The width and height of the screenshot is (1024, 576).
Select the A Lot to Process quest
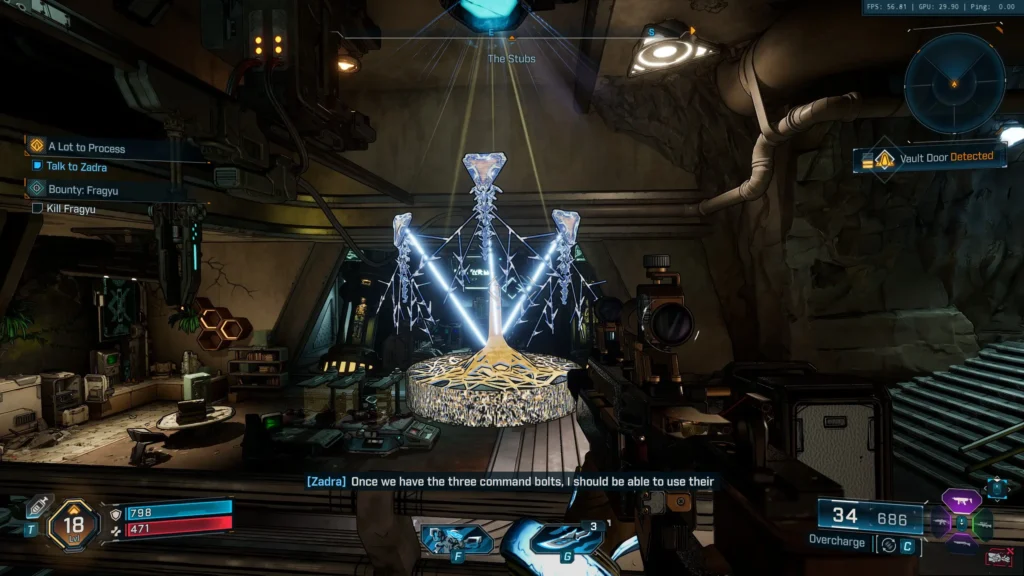pyautogui.click(x=86, y=148)
